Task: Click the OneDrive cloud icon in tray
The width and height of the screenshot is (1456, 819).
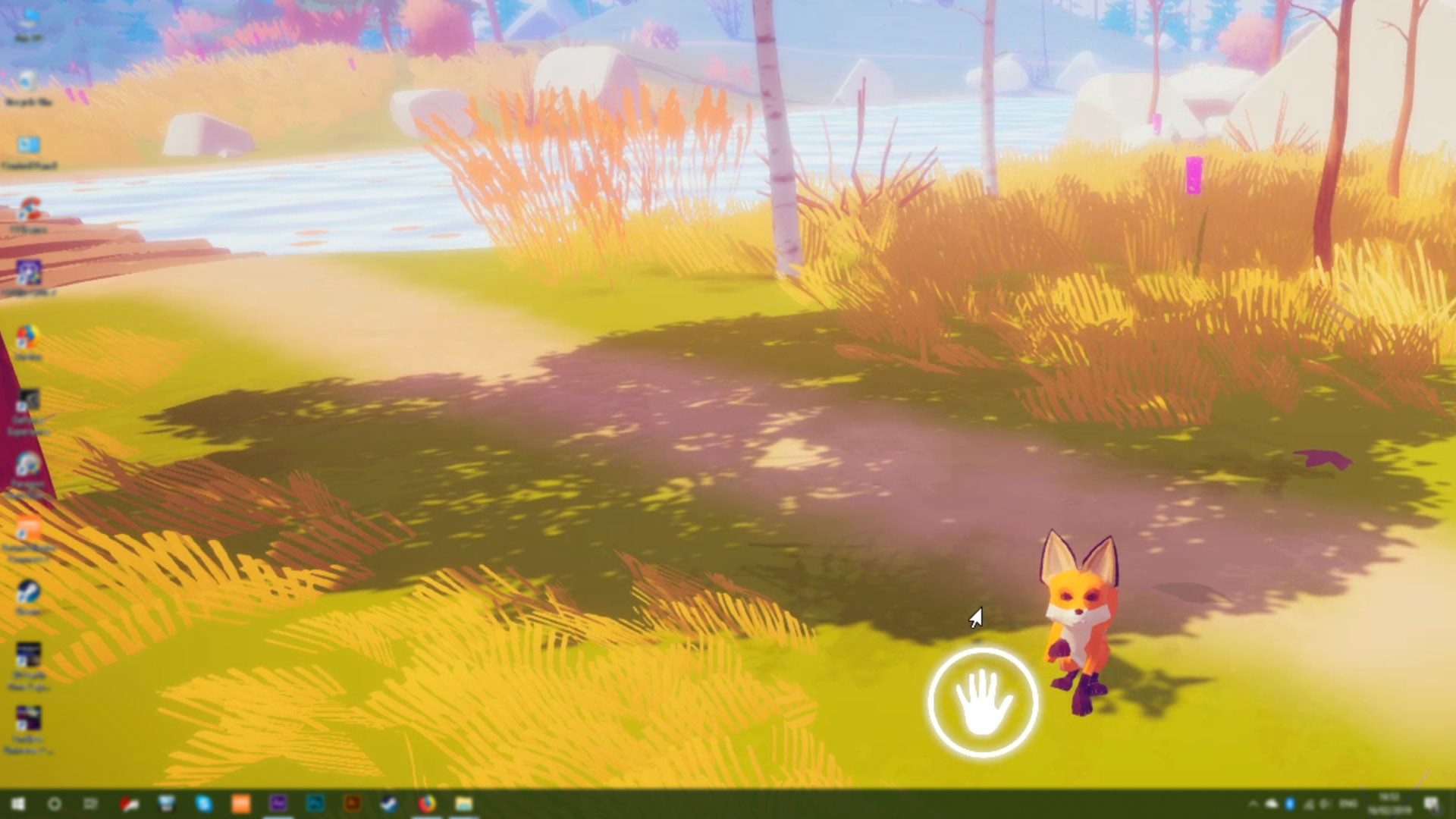Action: 1270,805
